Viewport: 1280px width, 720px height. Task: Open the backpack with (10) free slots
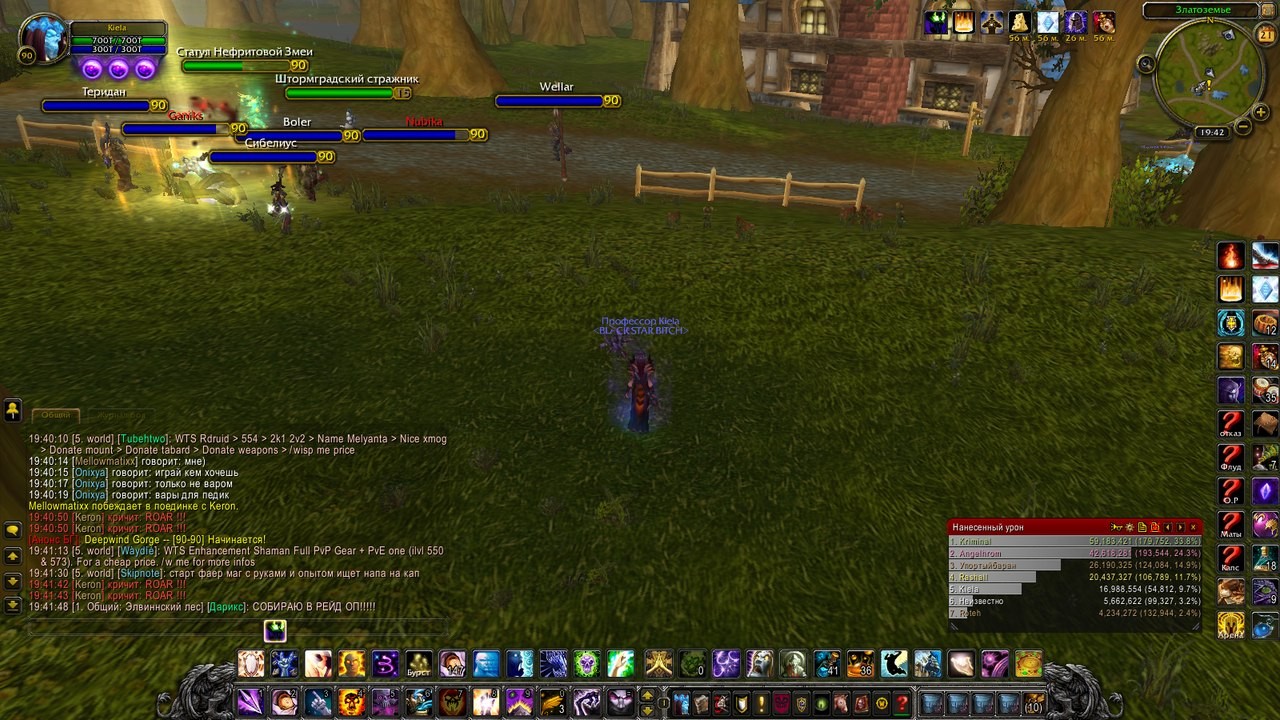1033,702
